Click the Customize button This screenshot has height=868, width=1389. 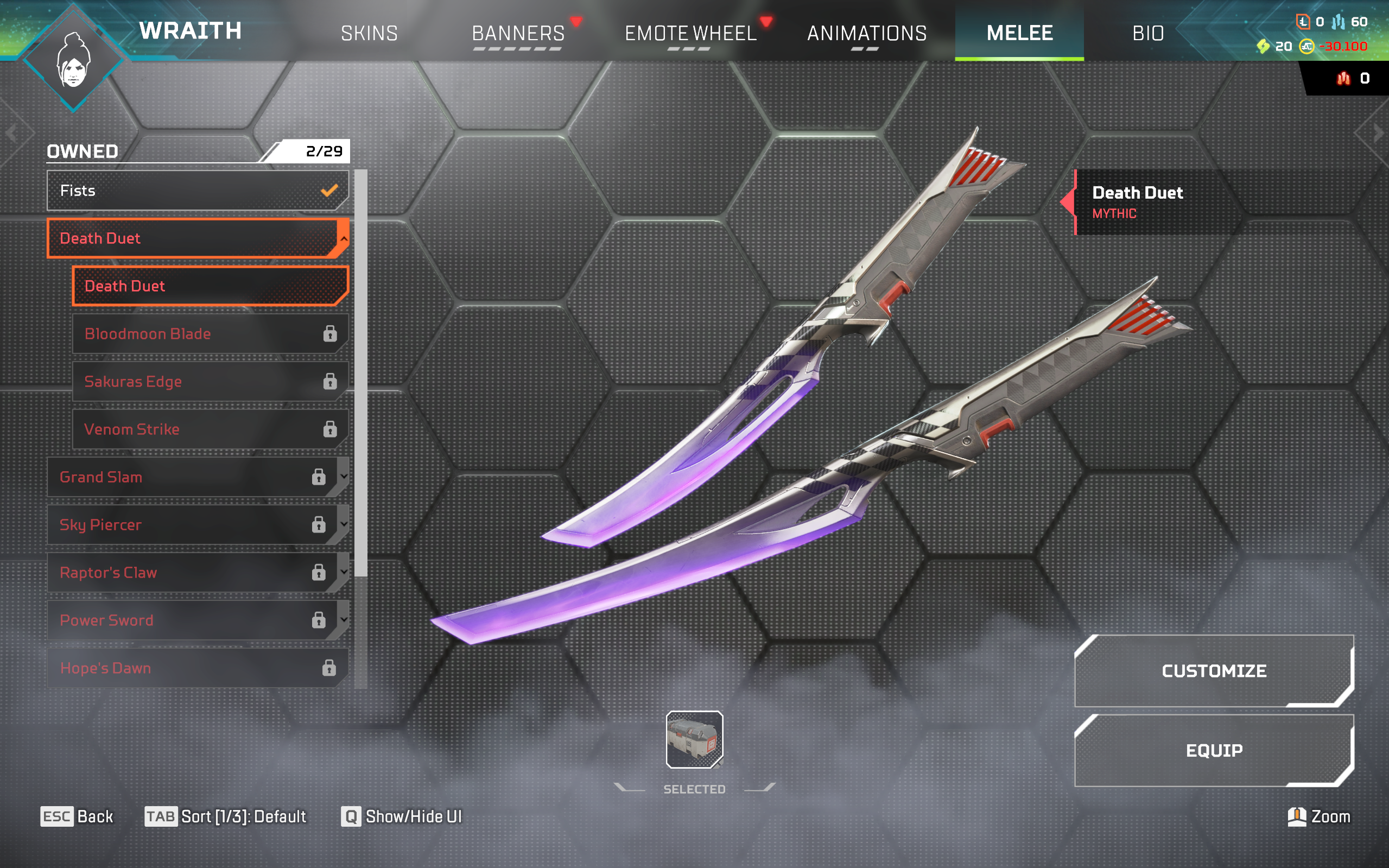(1213, 670)
